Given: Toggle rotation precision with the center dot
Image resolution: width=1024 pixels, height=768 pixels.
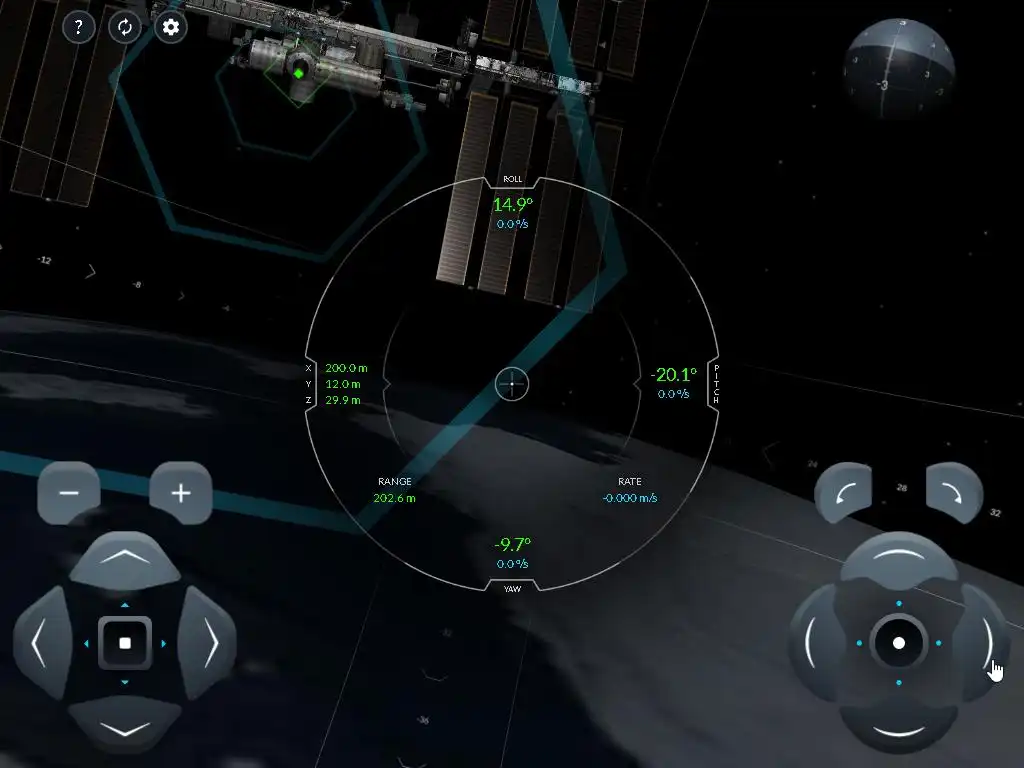Looking at the screenshot, I should pos(899,643).
